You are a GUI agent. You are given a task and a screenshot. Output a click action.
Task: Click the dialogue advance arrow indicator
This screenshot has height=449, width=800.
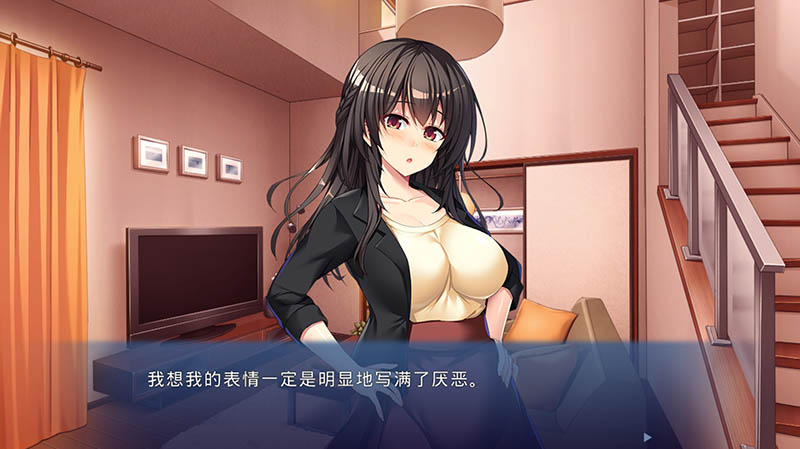pos(648,437)
